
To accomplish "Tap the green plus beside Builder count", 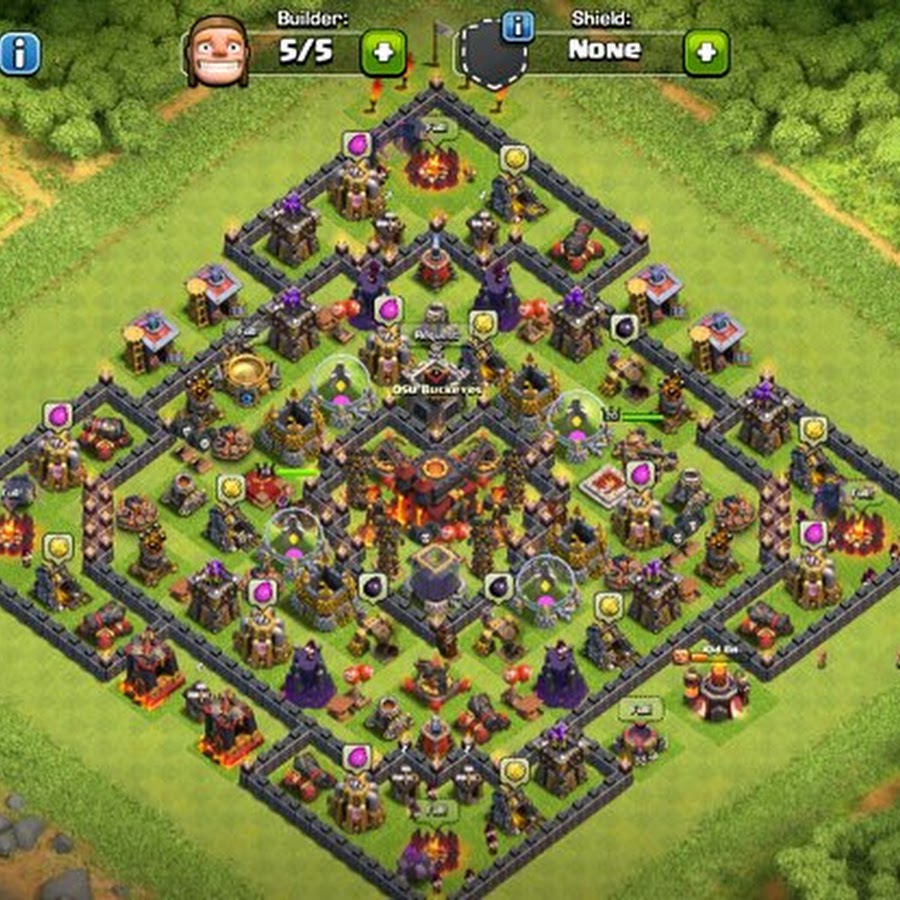I will pyautogui.click(x=383, y=52).
